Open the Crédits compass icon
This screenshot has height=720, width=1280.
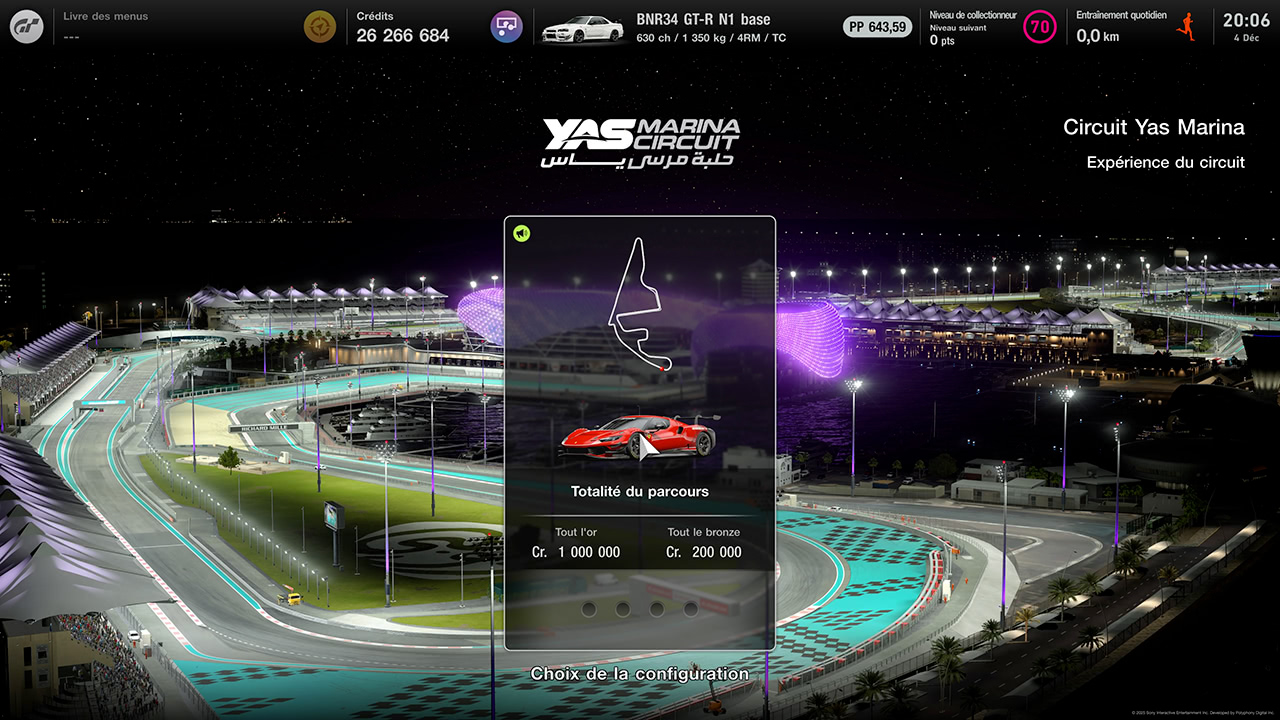pos(320,26)
